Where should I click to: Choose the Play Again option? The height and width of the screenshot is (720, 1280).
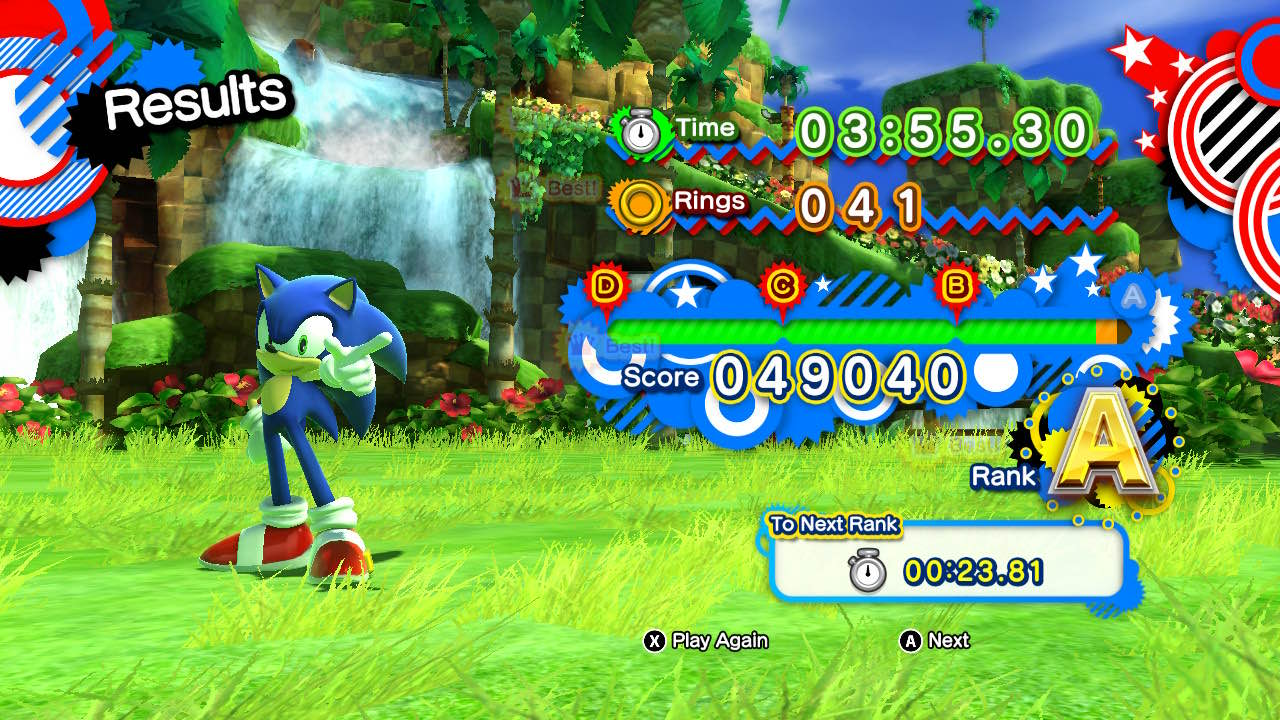click(x=707, y=641)
